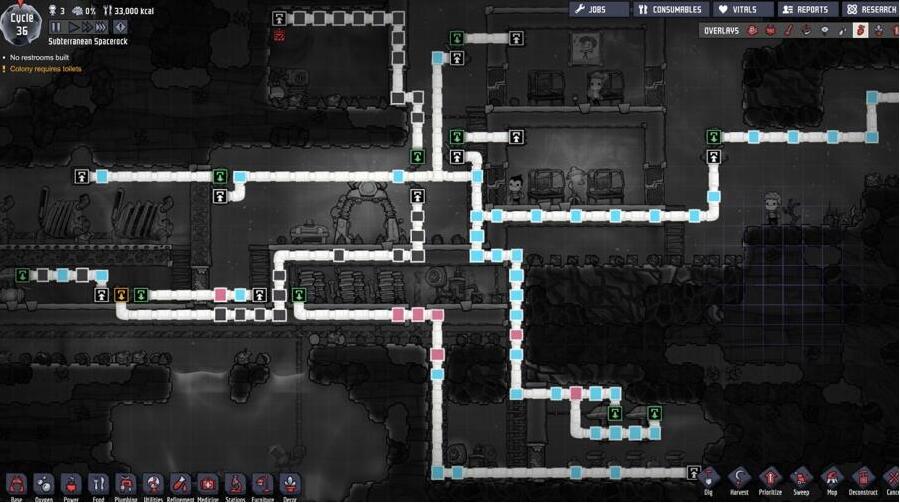Open the Reports screen
The height and width of the screenshot is (503, 900).
[806, 9]
